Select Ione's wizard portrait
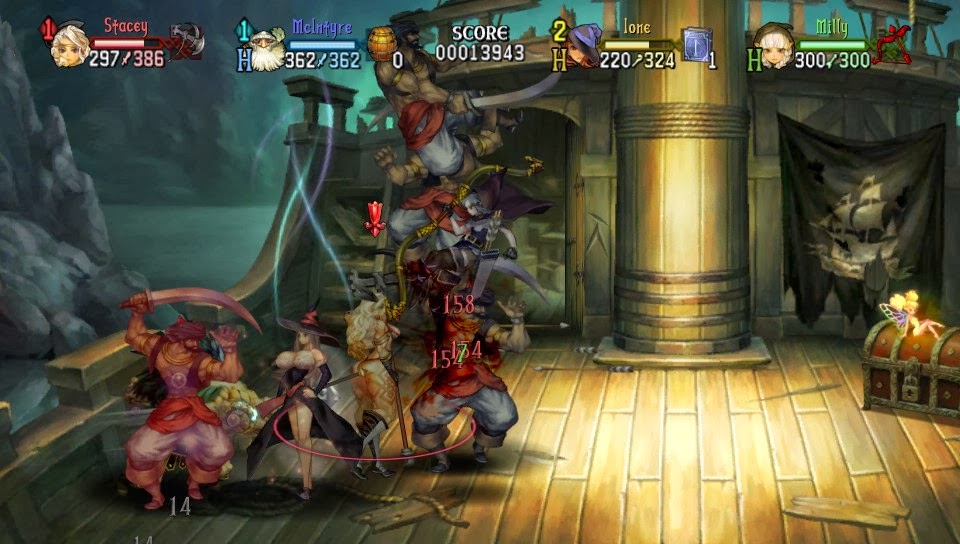Image resolution: width=960 pixels, height=544 pixels. coord(583,46)
